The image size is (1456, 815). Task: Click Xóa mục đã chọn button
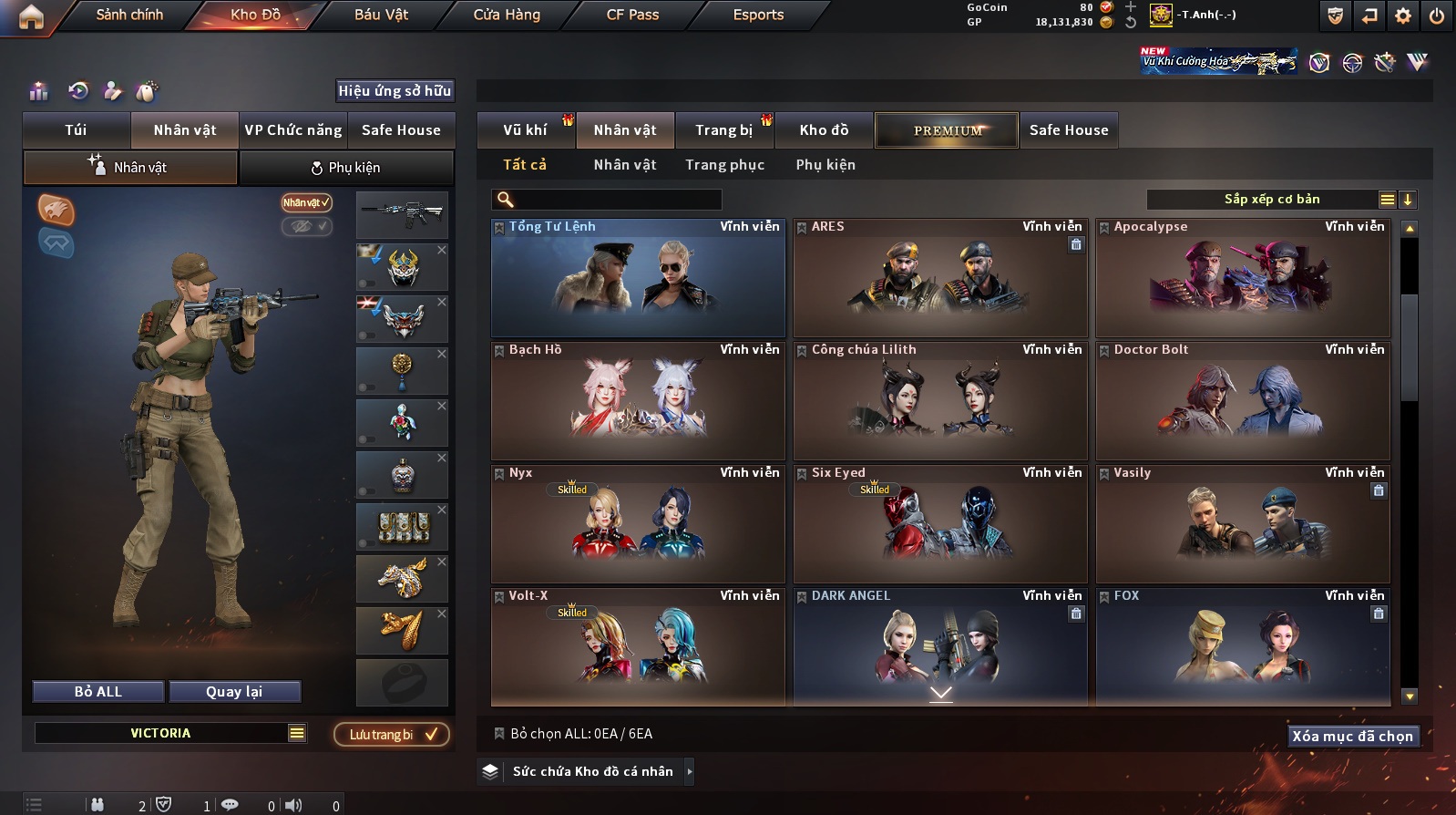(x=1352, y=737)
